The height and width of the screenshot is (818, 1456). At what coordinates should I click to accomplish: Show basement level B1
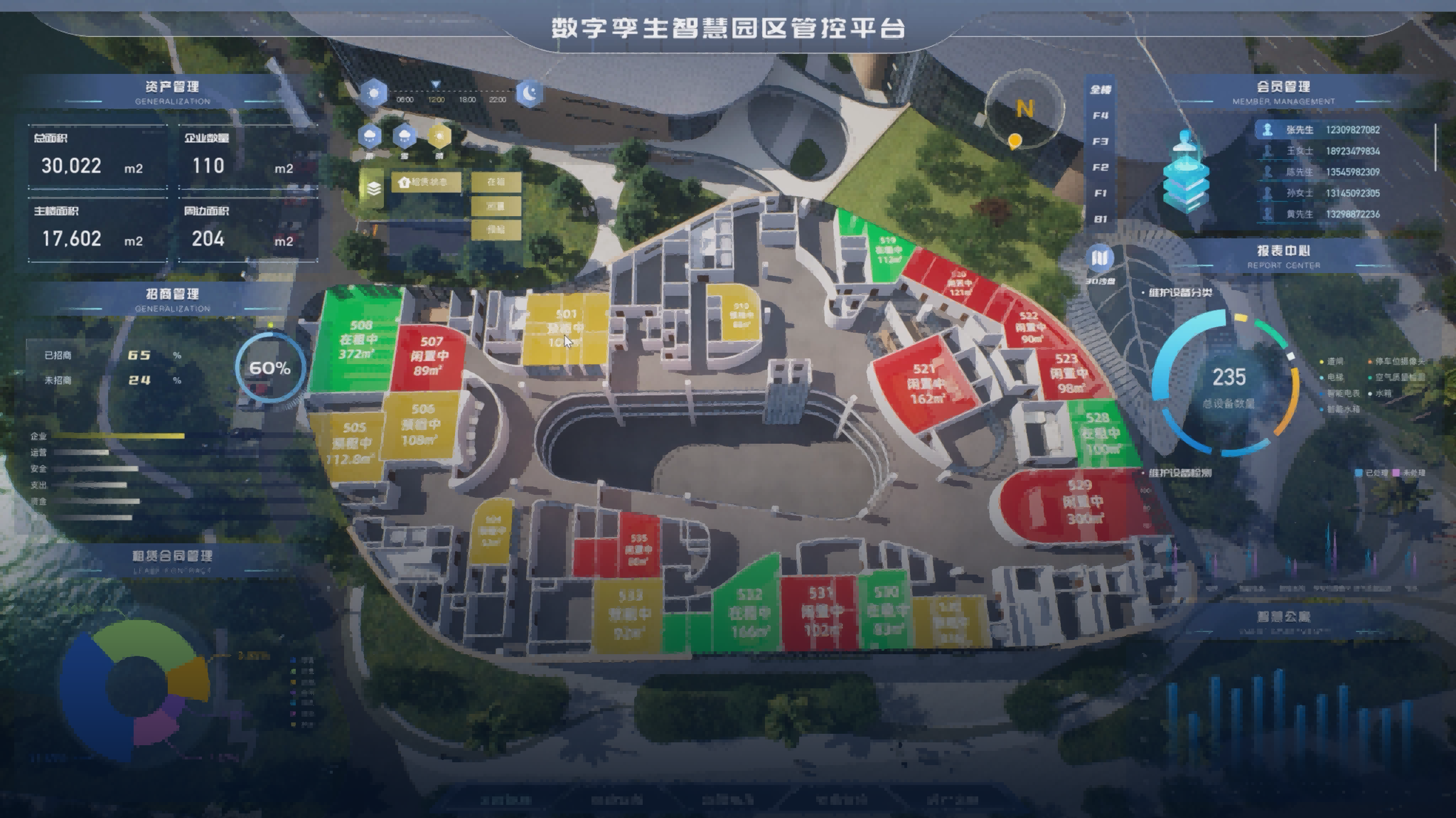click(x=1101, y=219)
